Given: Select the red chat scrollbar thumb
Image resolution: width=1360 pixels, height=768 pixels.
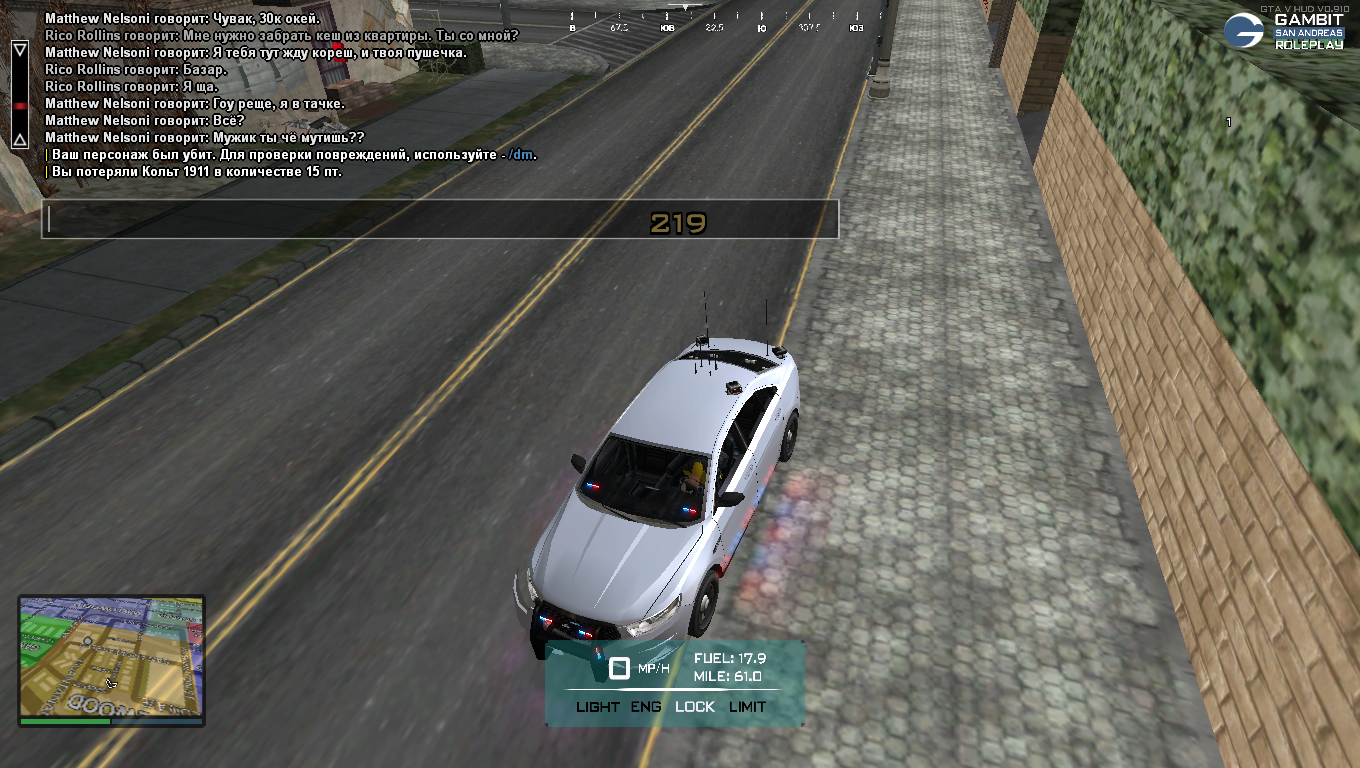Looking at the screenshot, I should point(19,105).
